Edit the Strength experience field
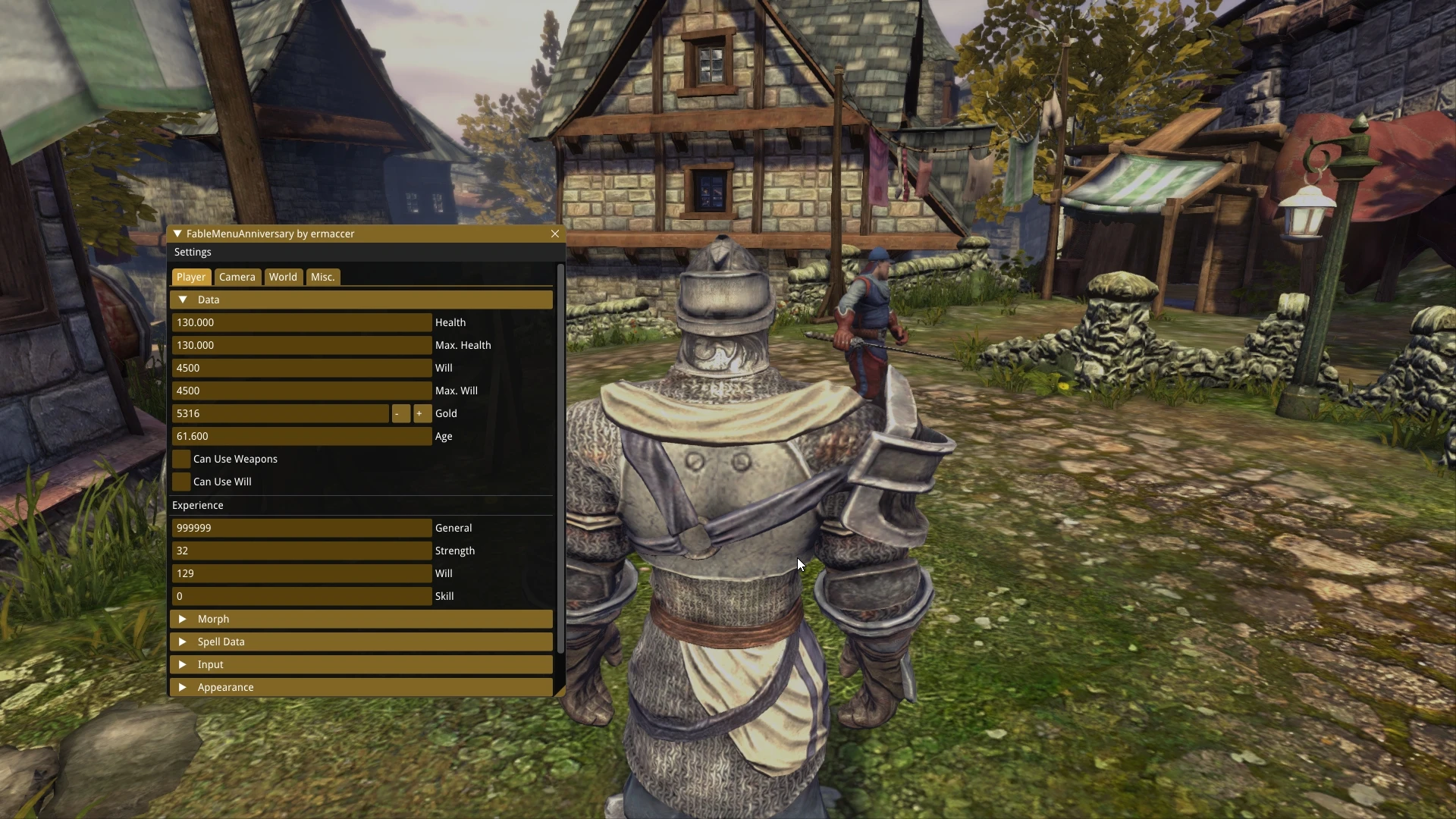 click(x=301, y=551)
